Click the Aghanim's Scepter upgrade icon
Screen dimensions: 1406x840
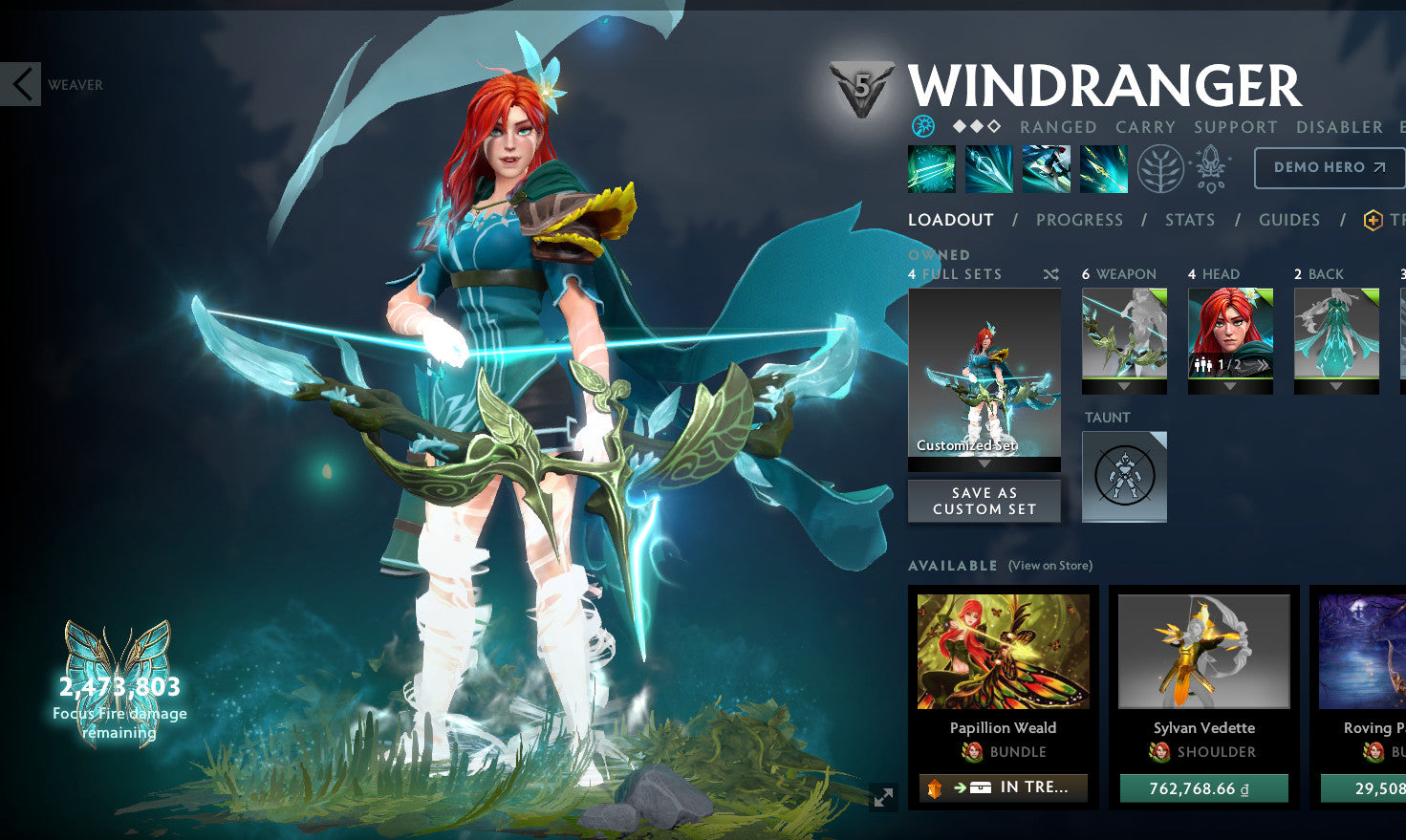coord(1209,167)
